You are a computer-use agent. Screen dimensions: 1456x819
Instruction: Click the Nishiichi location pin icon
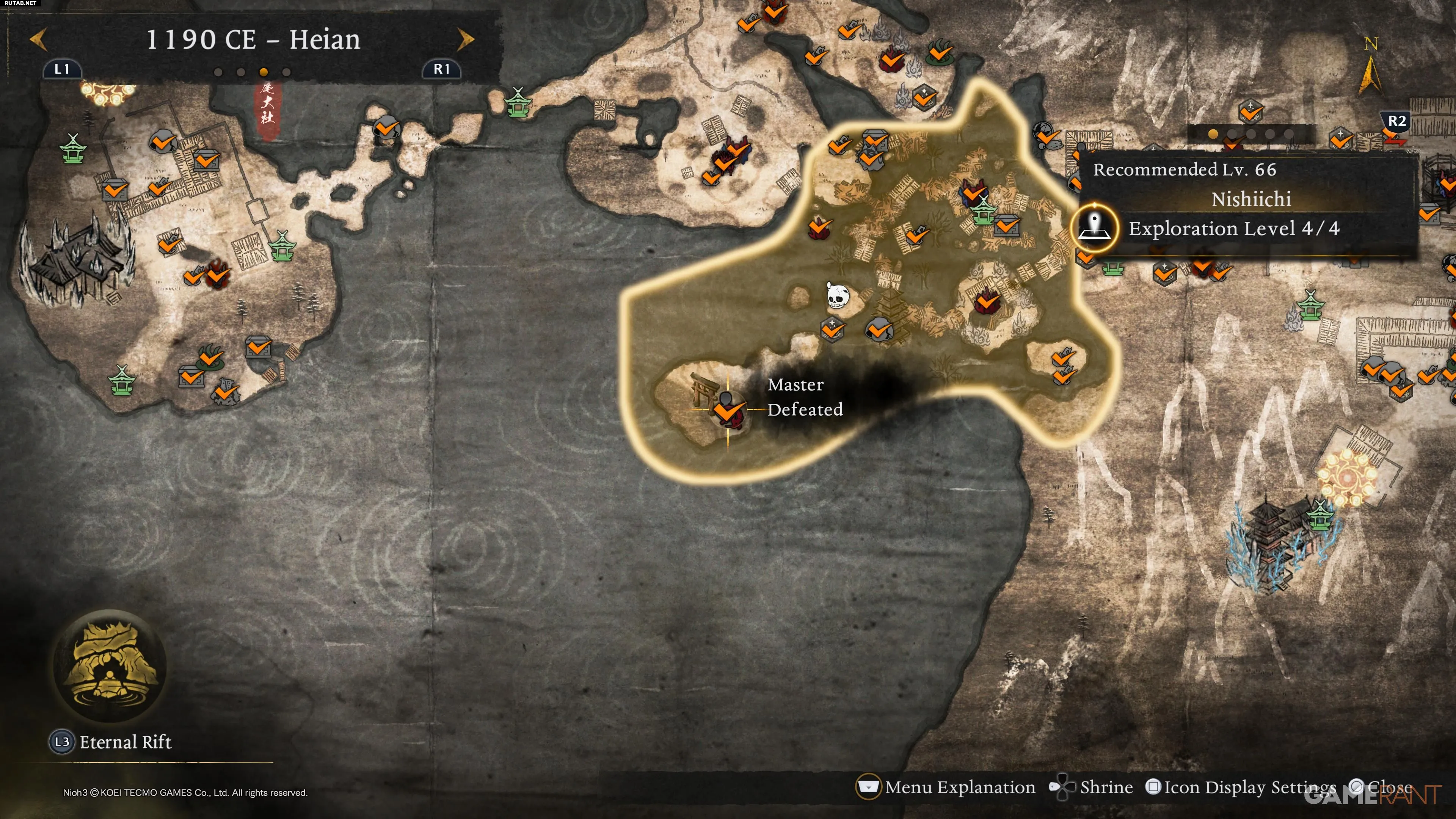(x=1095, y=228)
